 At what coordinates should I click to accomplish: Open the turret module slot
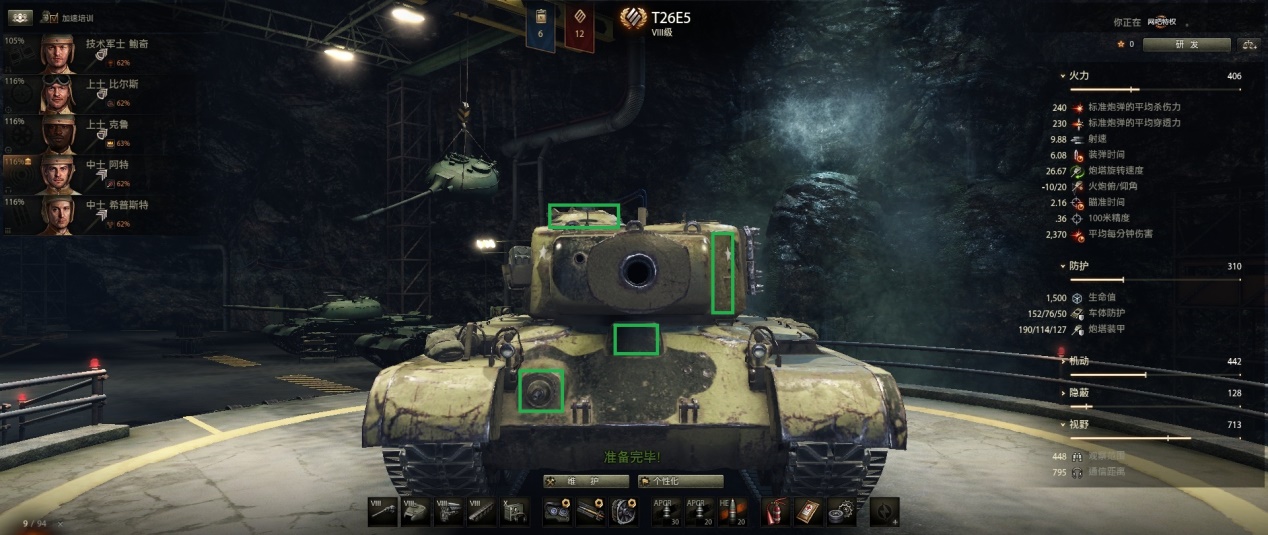click(414, 511)
